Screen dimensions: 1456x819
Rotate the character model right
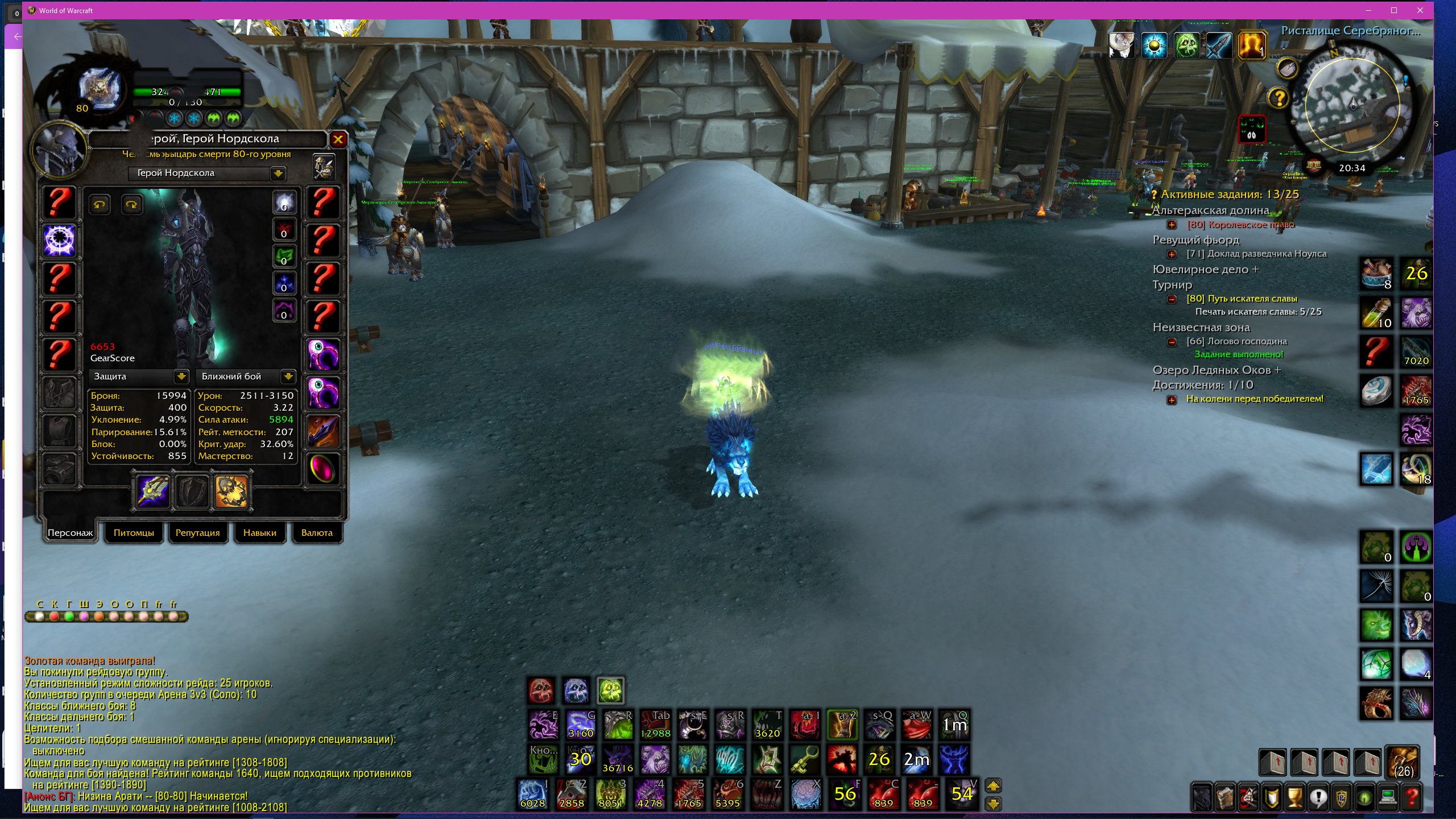click(131, 204)
